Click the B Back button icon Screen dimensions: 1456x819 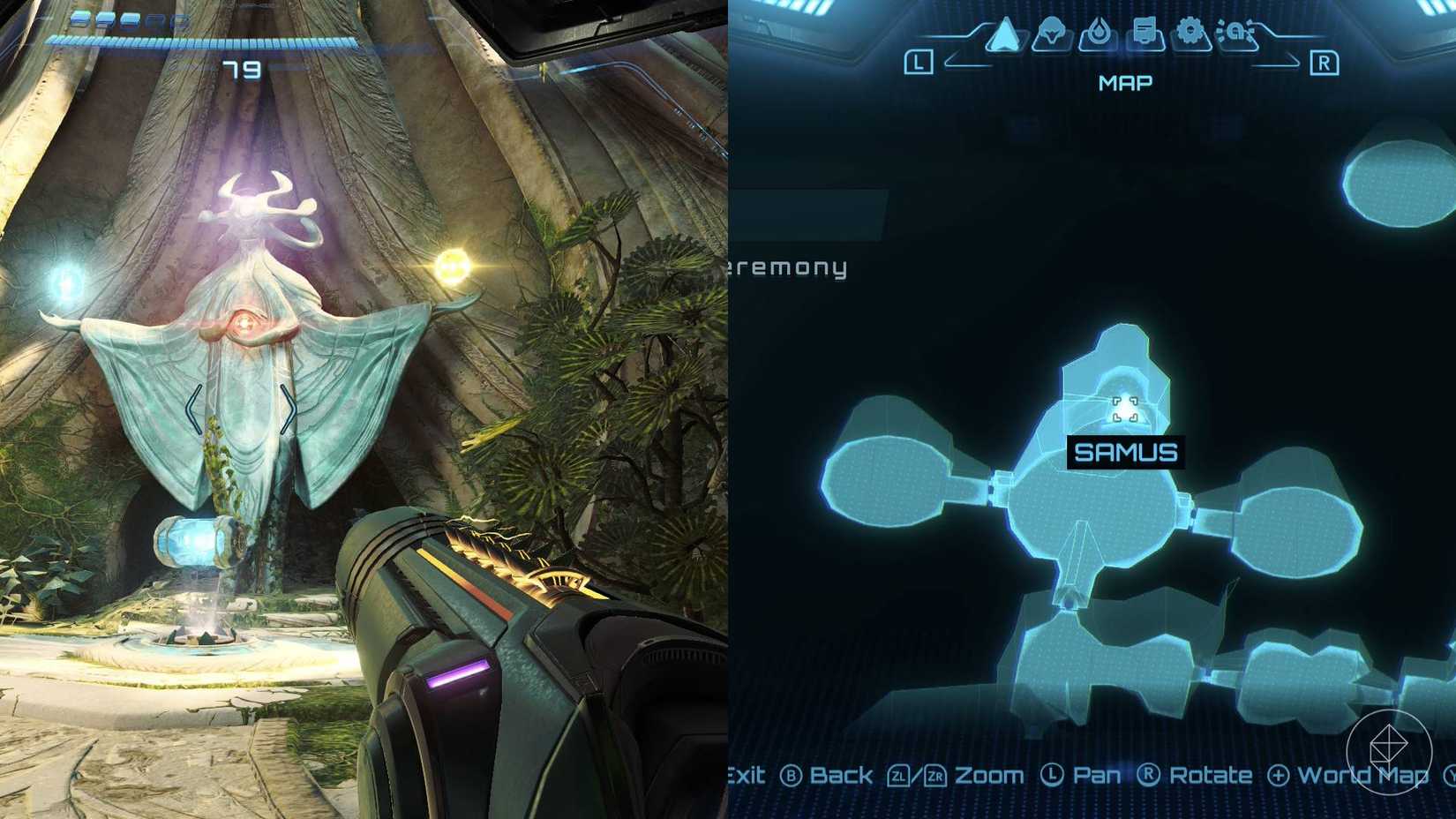click(x=793, y=774)
